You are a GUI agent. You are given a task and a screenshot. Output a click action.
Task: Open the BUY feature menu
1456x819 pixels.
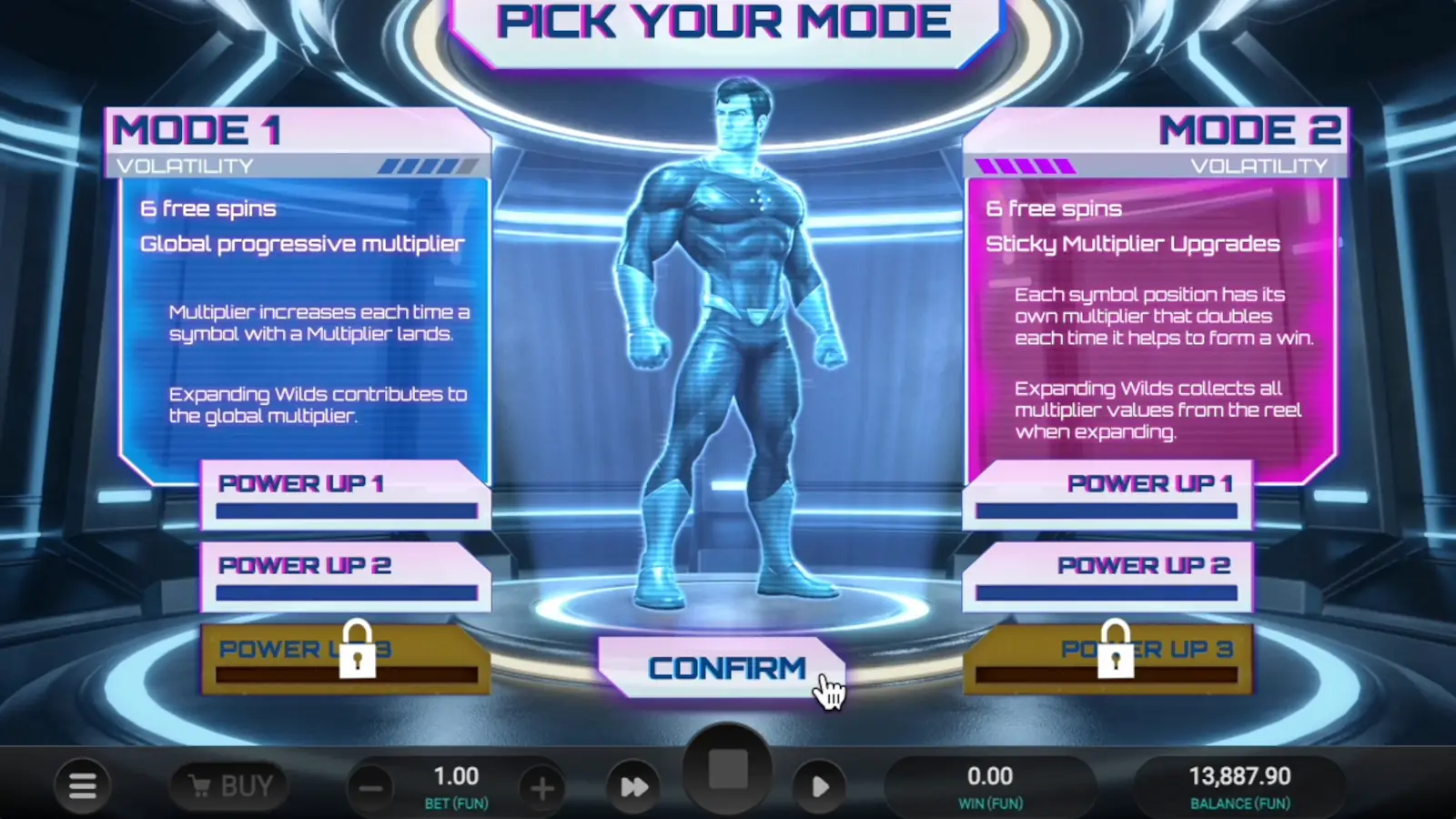coord(229,784)
